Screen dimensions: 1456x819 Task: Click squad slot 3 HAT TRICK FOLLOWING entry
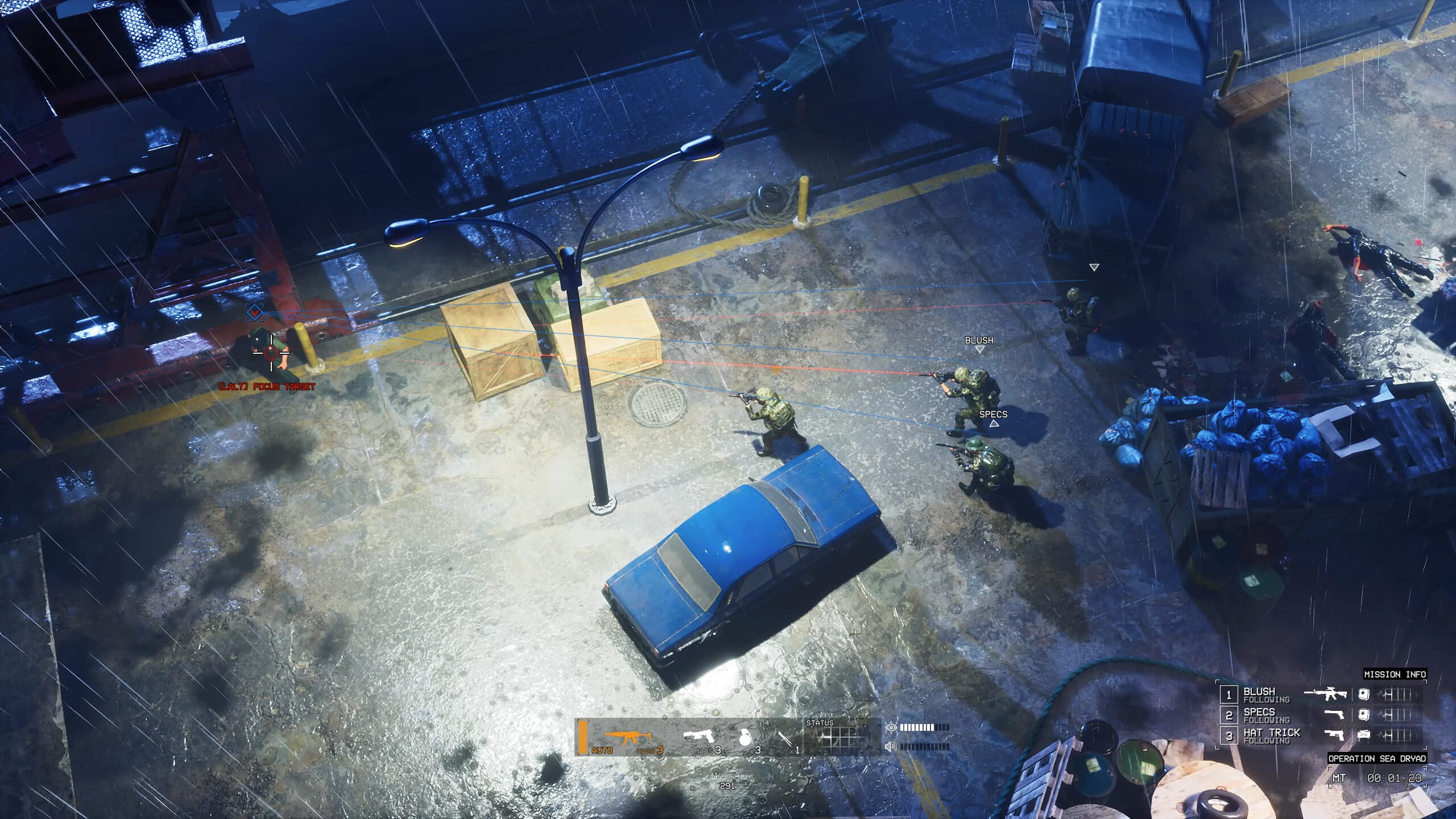(1271, 735)
